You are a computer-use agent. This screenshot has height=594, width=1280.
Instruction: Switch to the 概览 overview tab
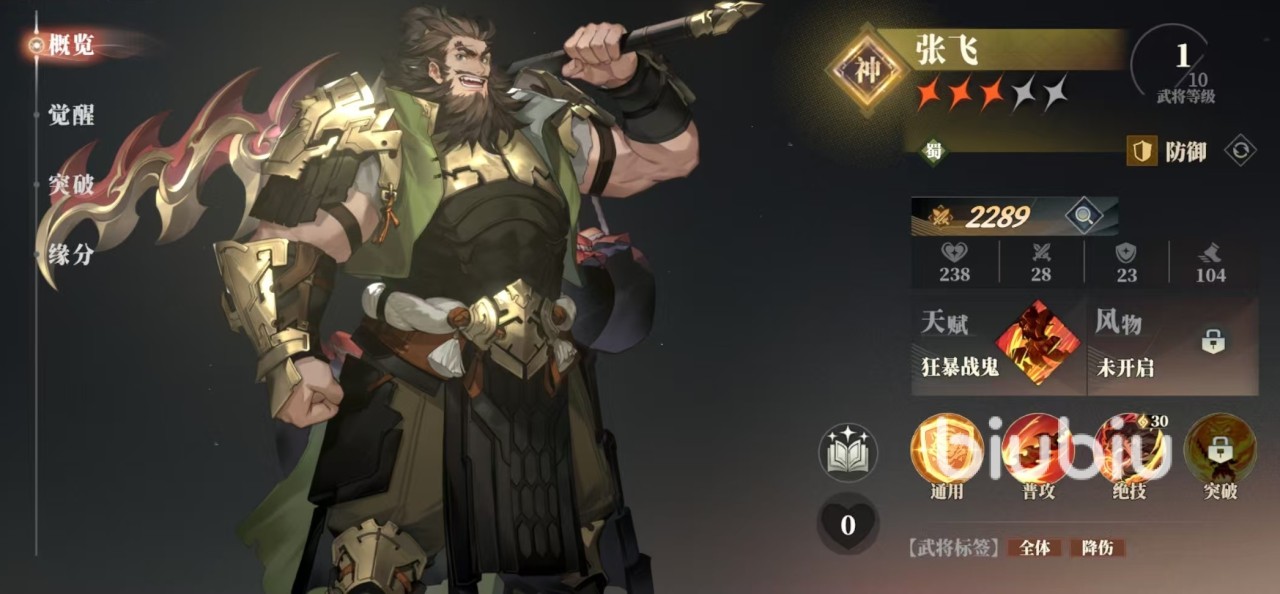70,45
